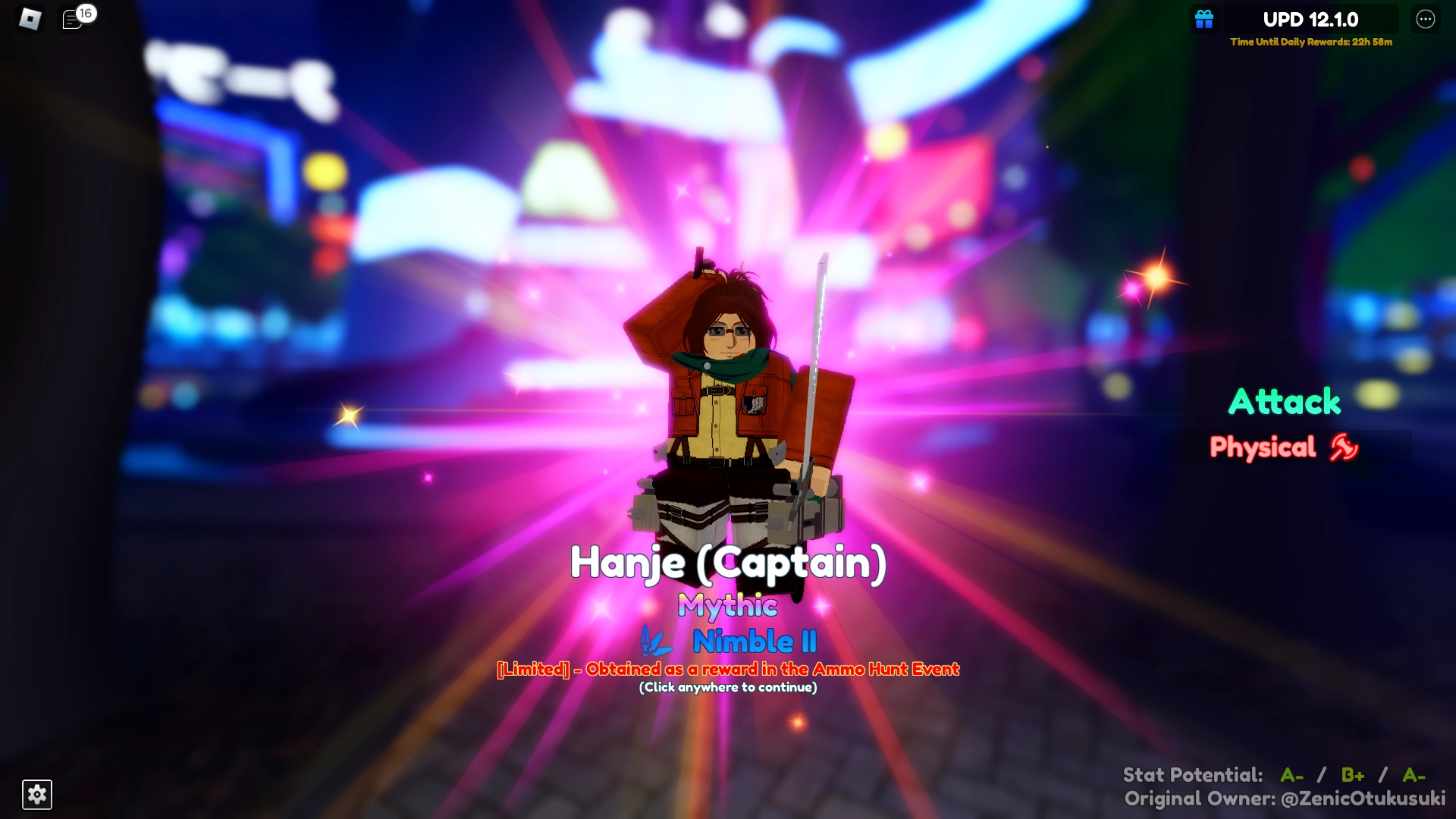Screen dimensions: 1456x819
Task: Open the settings gear in the bottom-left corner
Action: pos(36,795)
